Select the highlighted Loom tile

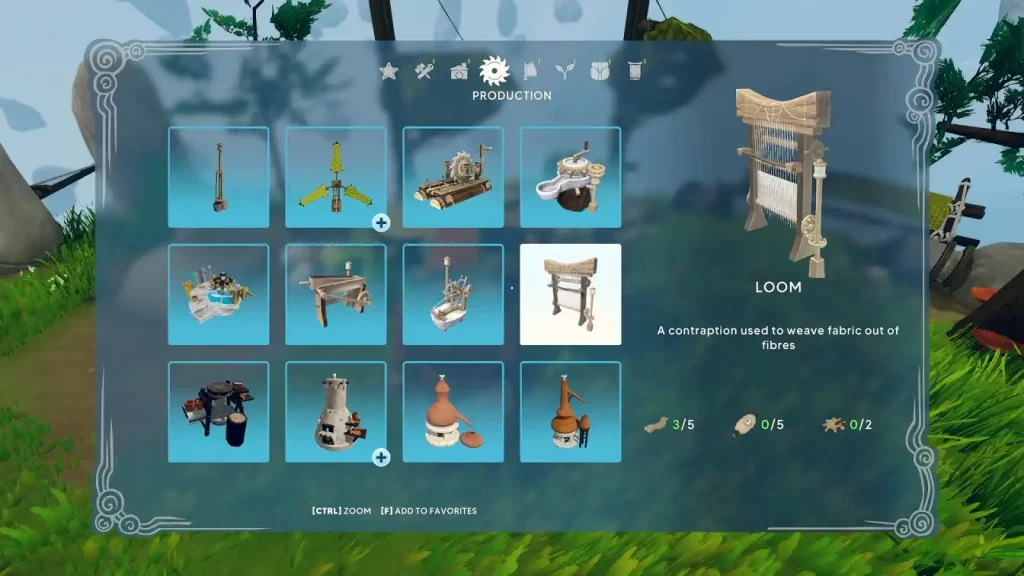pos(570,294)
